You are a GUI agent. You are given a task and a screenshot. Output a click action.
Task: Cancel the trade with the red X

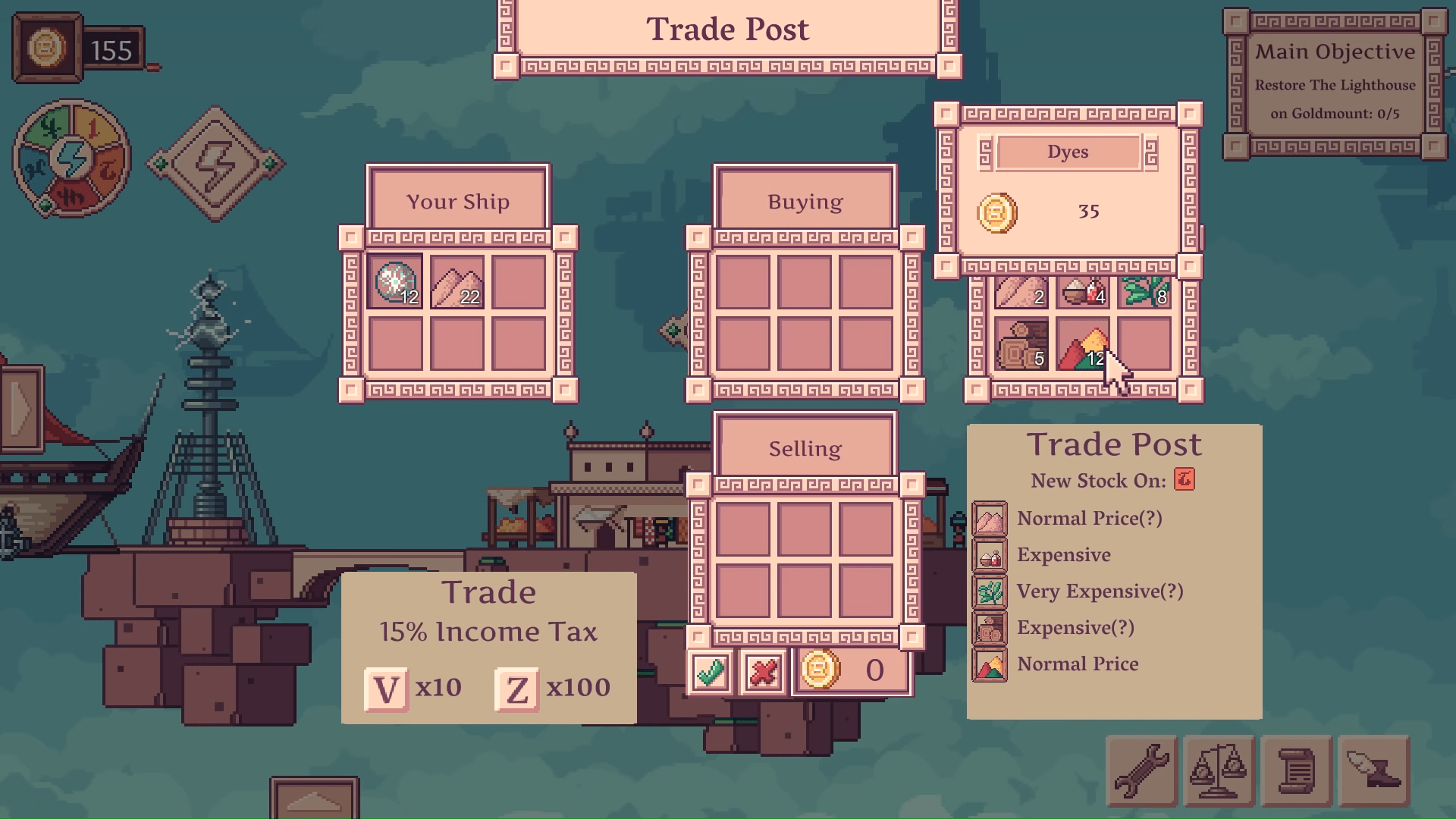[762, 672]
